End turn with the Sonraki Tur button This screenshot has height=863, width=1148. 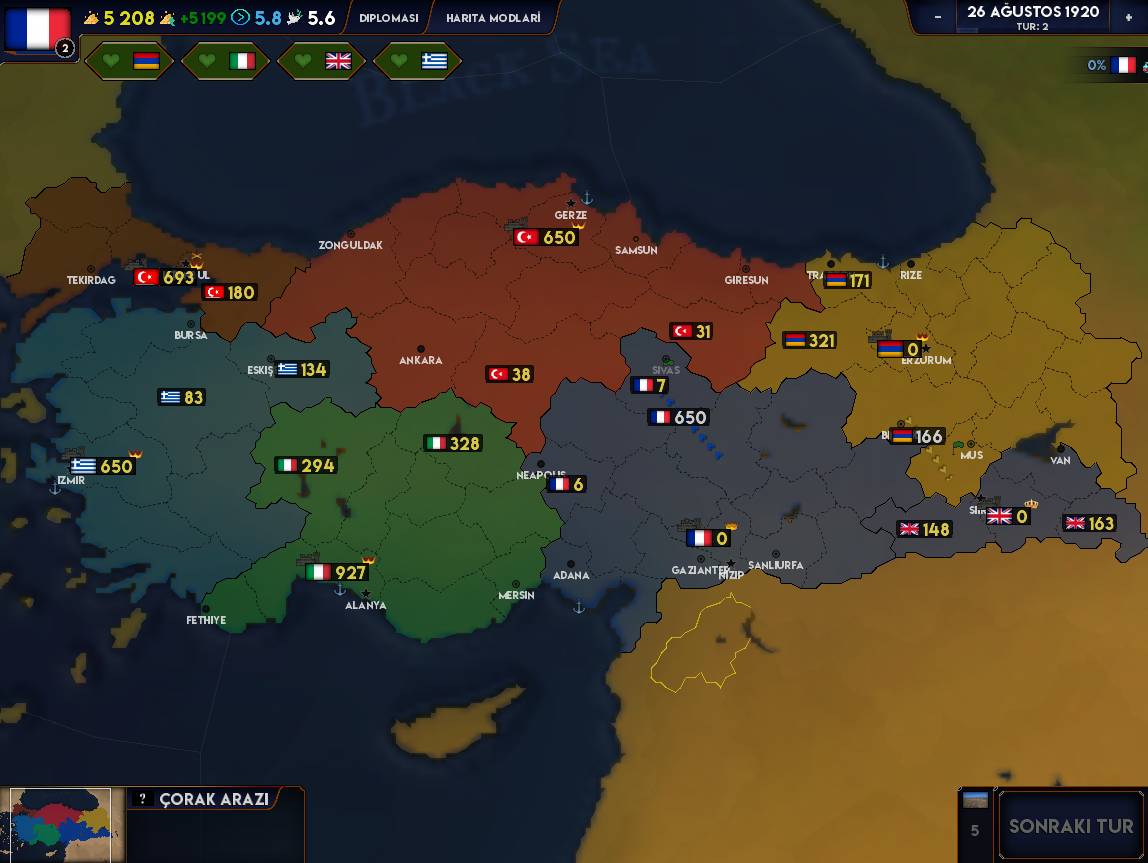tap(1071, 826)
